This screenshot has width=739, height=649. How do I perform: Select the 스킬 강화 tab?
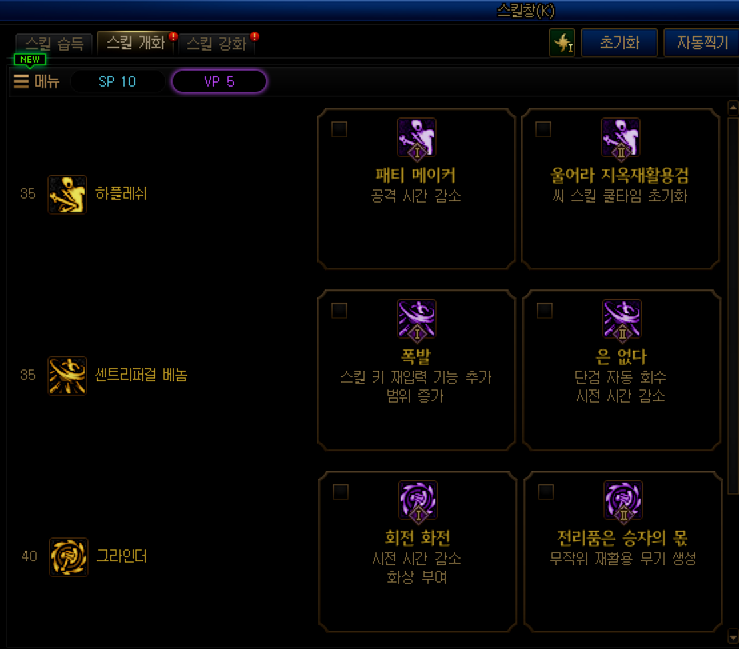tap(215, 44)
